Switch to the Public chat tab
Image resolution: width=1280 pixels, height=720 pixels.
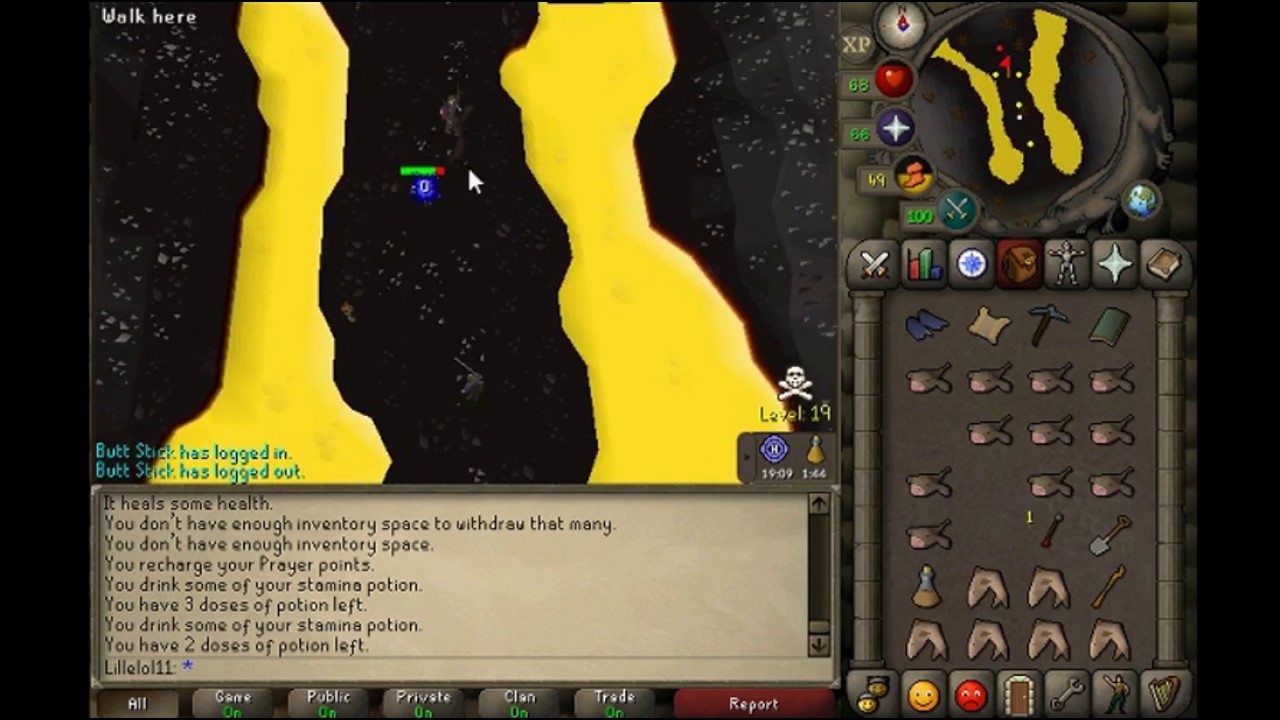point(328,700)
